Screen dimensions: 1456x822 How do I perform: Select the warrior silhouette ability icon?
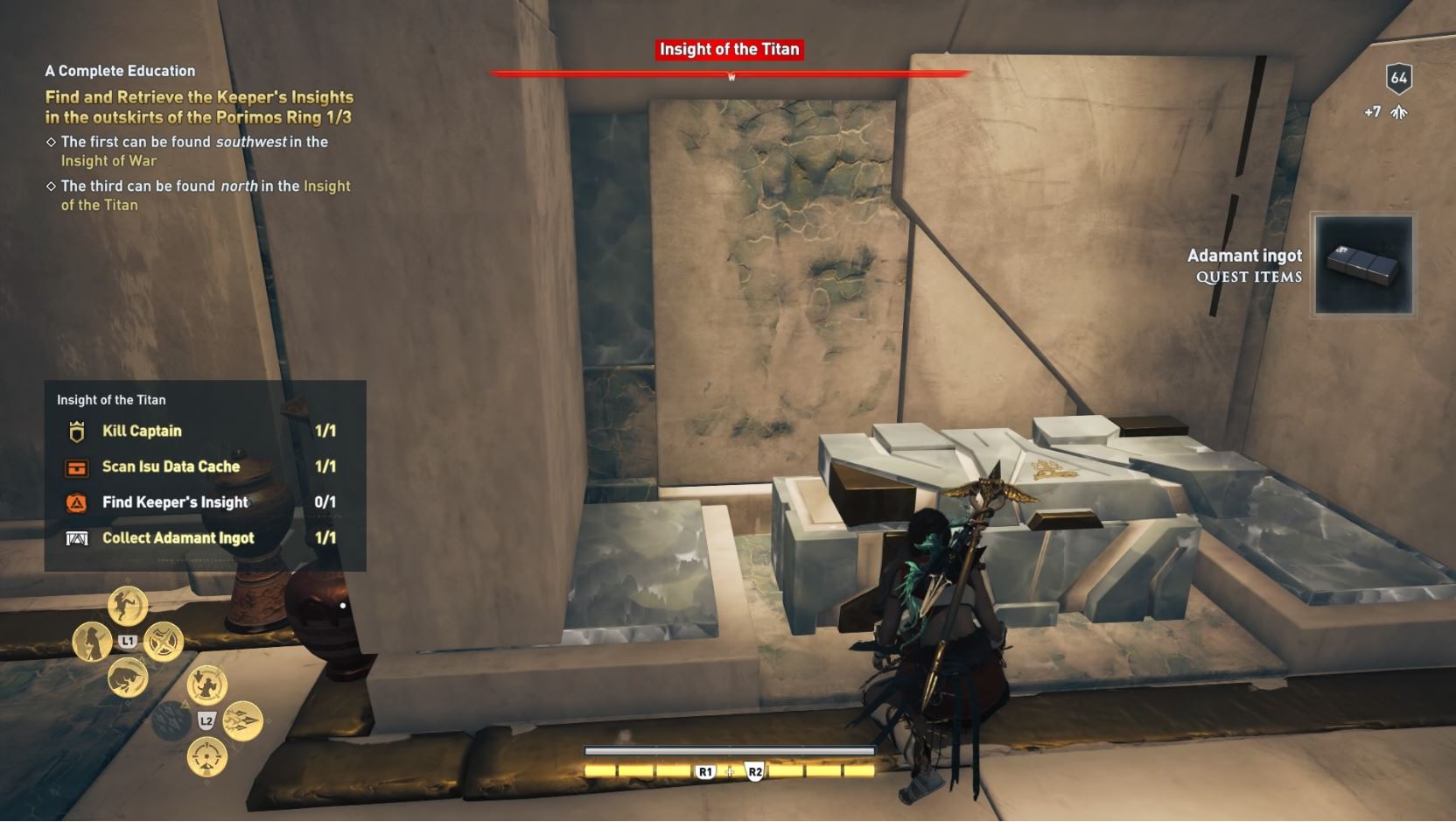(x=93, y=643)
